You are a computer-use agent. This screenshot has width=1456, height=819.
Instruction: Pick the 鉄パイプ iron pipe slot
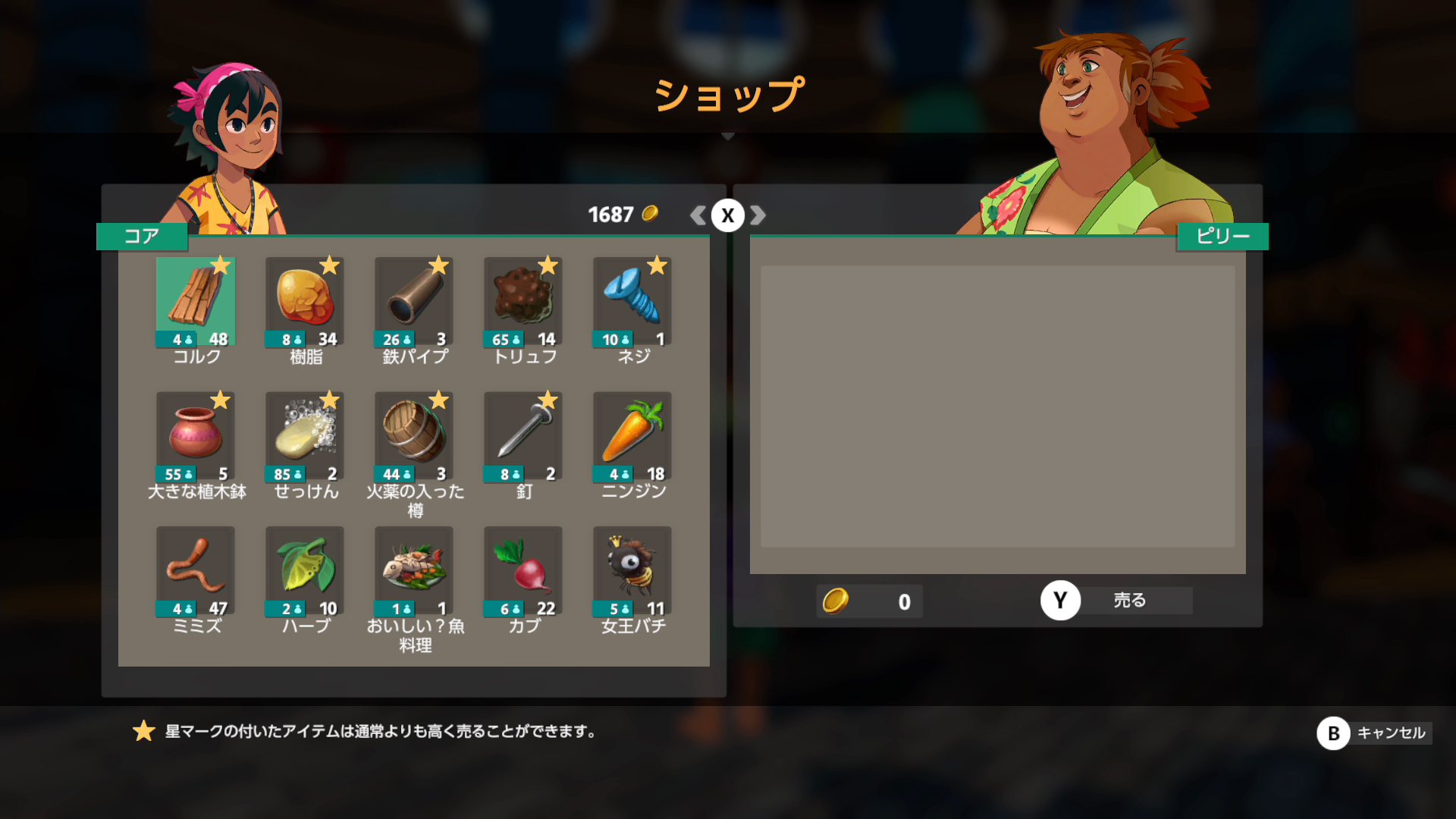pos(414,302)
